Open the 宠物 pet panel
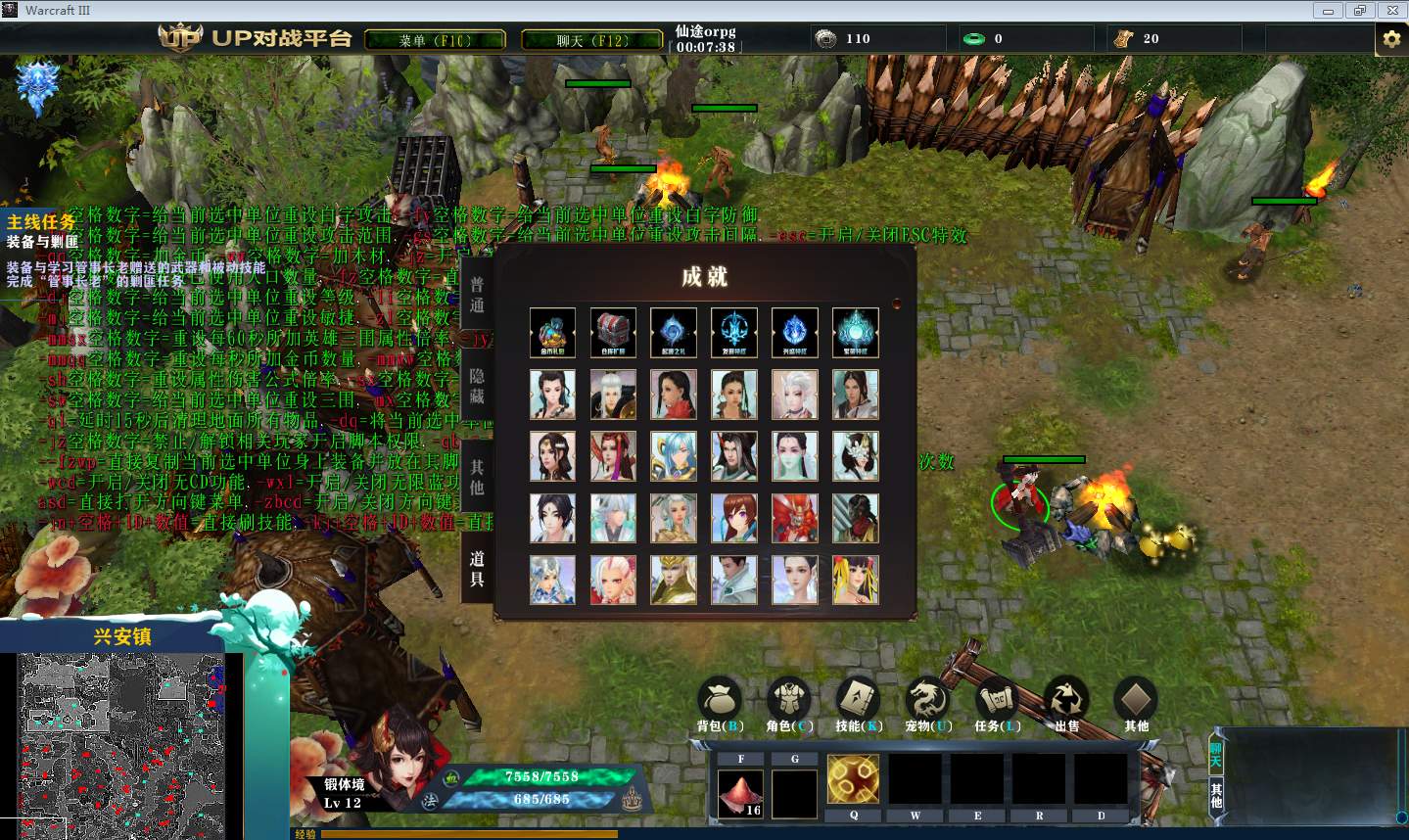Viewport: 1409px width, 840px height. pyautogui.click(x=927, y=703)
